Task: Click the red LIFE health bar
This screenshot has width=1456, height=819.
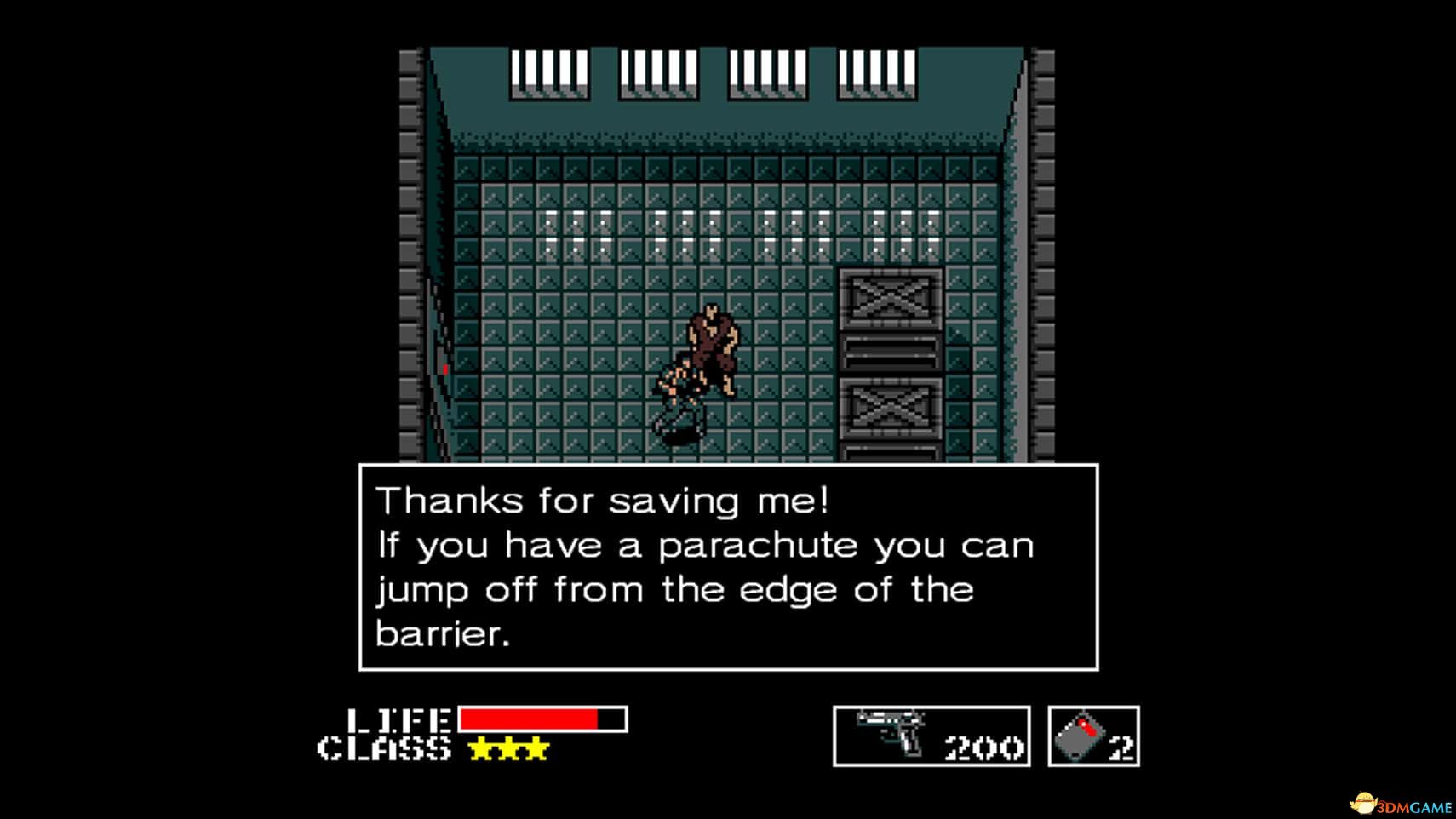Action: [528, 718]
